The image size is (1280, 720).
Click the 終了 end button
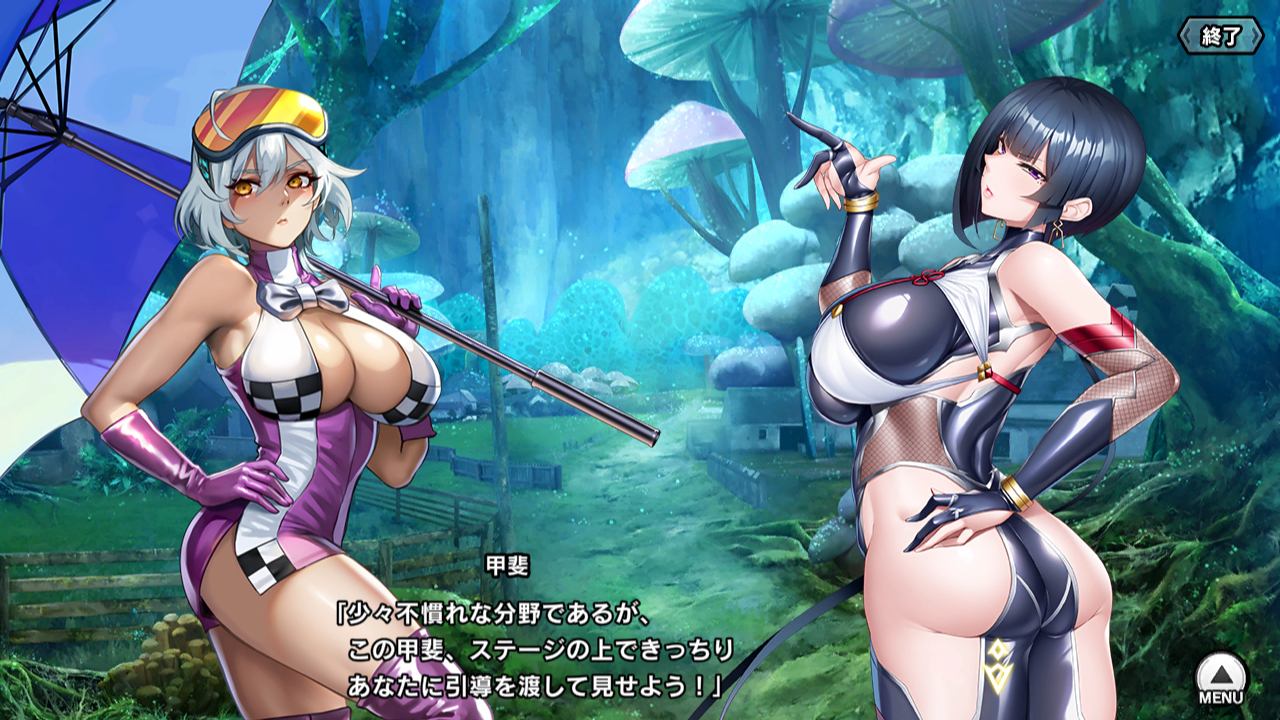[1221, 37]
